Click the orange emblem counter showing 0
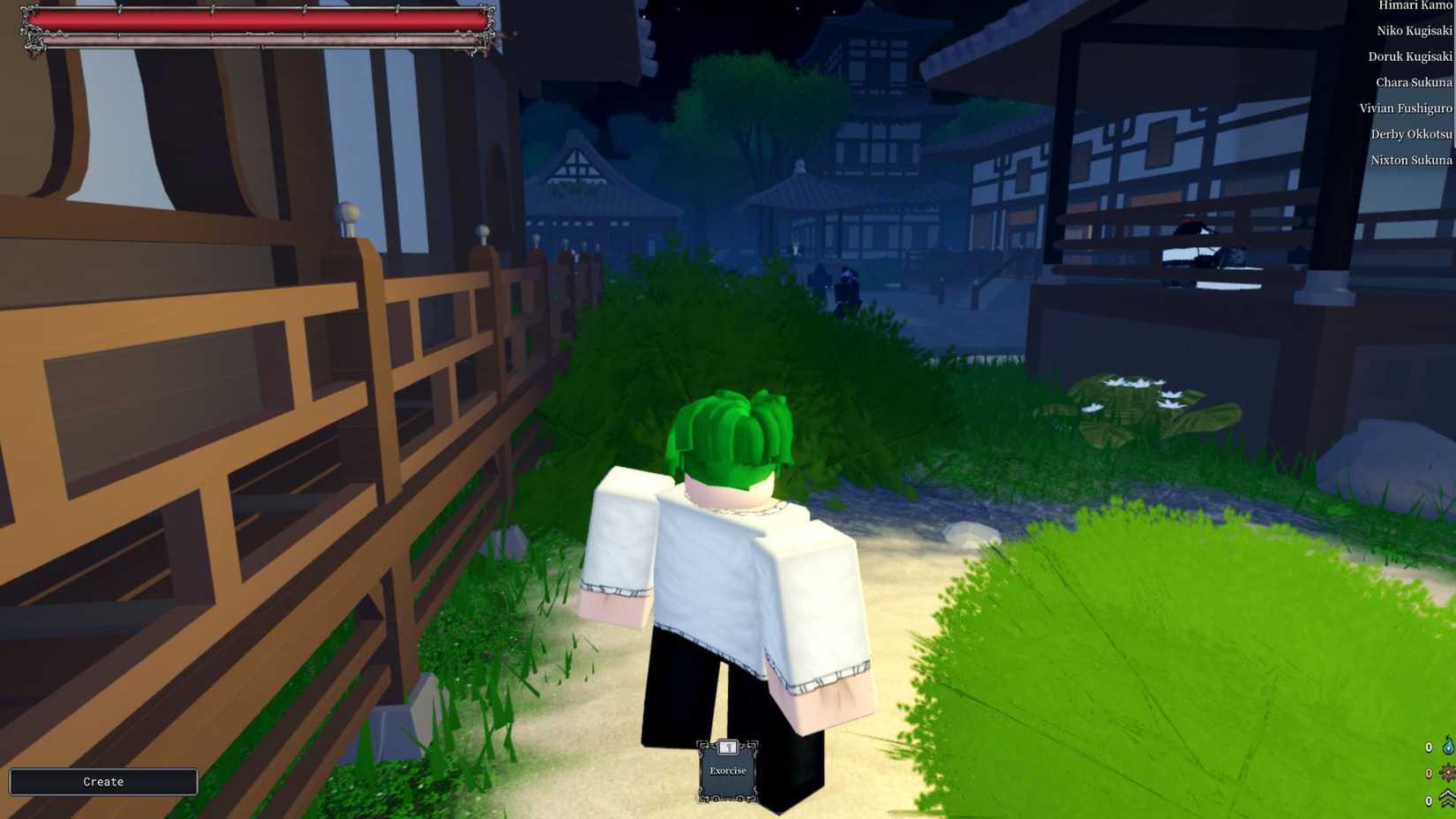Image resolution: width=1456 pixels, height=819 pixels. tap(1428, 773)
